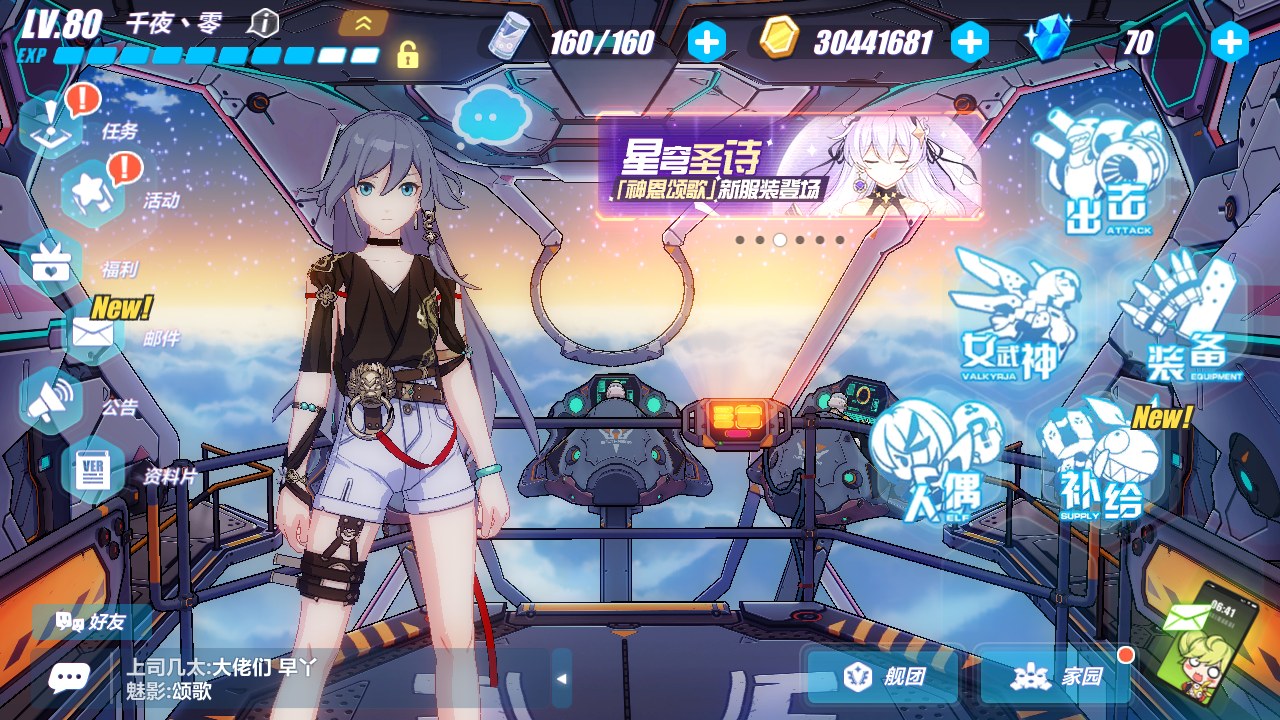Viewport: 1280px width, 720px height.
Task: Open the 邮件 mail envelope
Action: pos(92,333)
